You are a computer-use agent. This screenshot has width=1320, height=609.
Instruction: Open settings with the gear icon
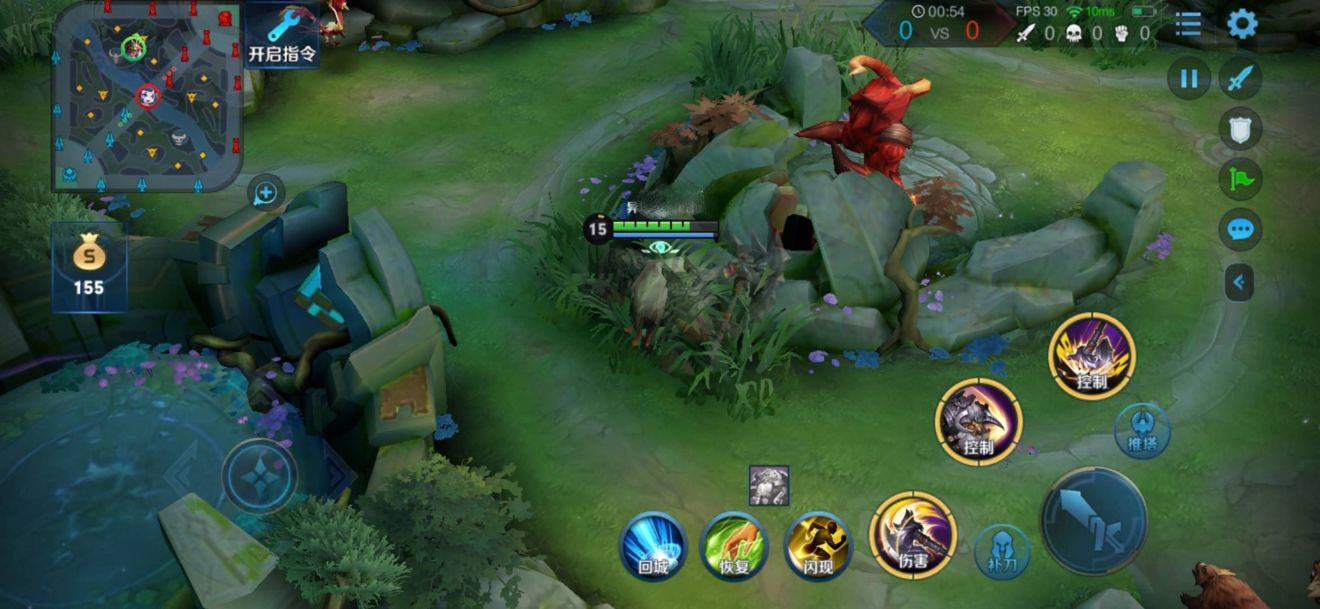pos(1242,24)
